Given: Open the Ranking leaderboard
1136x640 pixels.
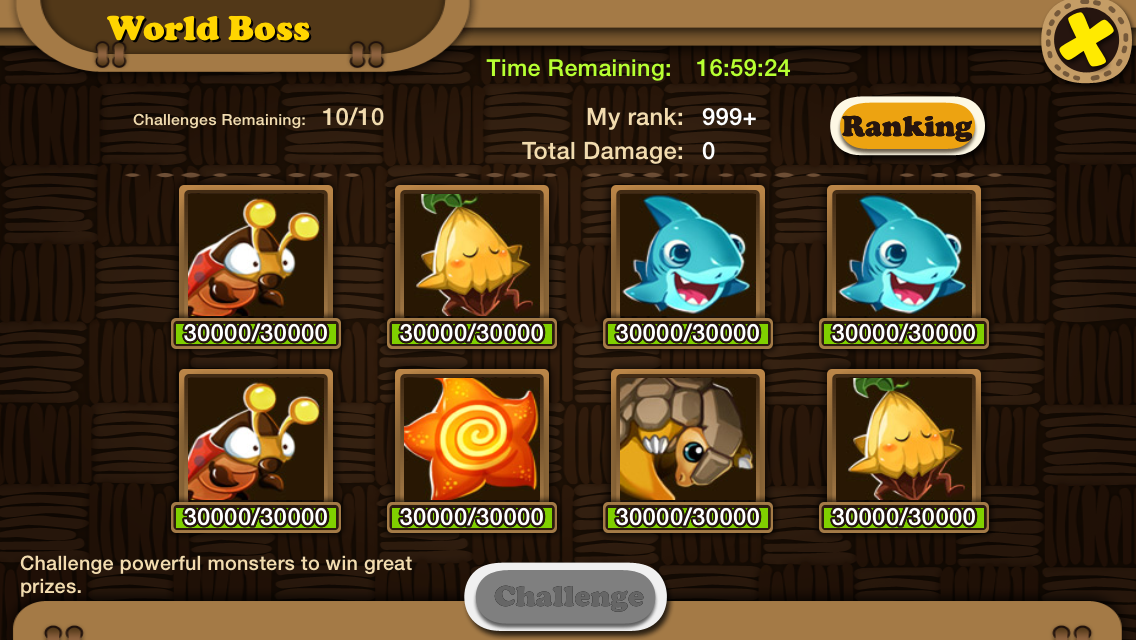Looking at the screenshot, I should tap(907, 126).
